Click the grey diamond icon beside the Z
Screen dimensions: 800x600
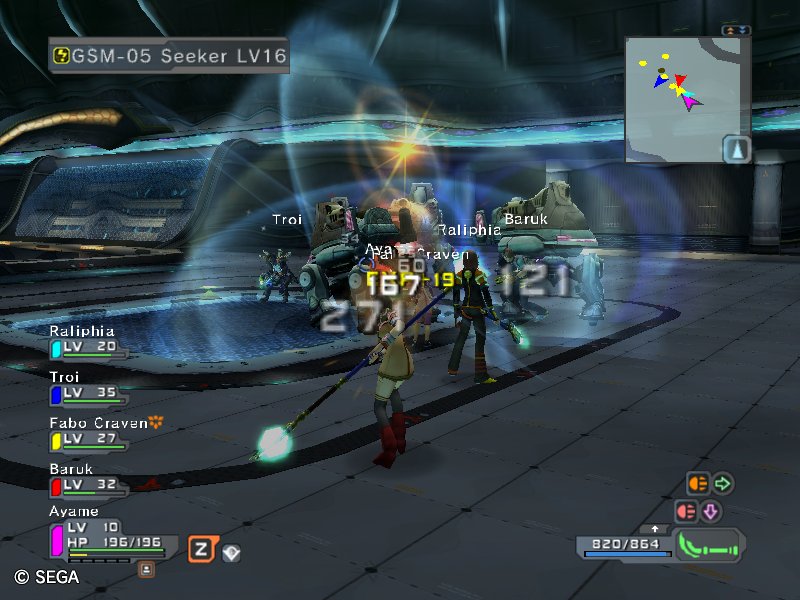pyautogui.click(x=231, y=551)
